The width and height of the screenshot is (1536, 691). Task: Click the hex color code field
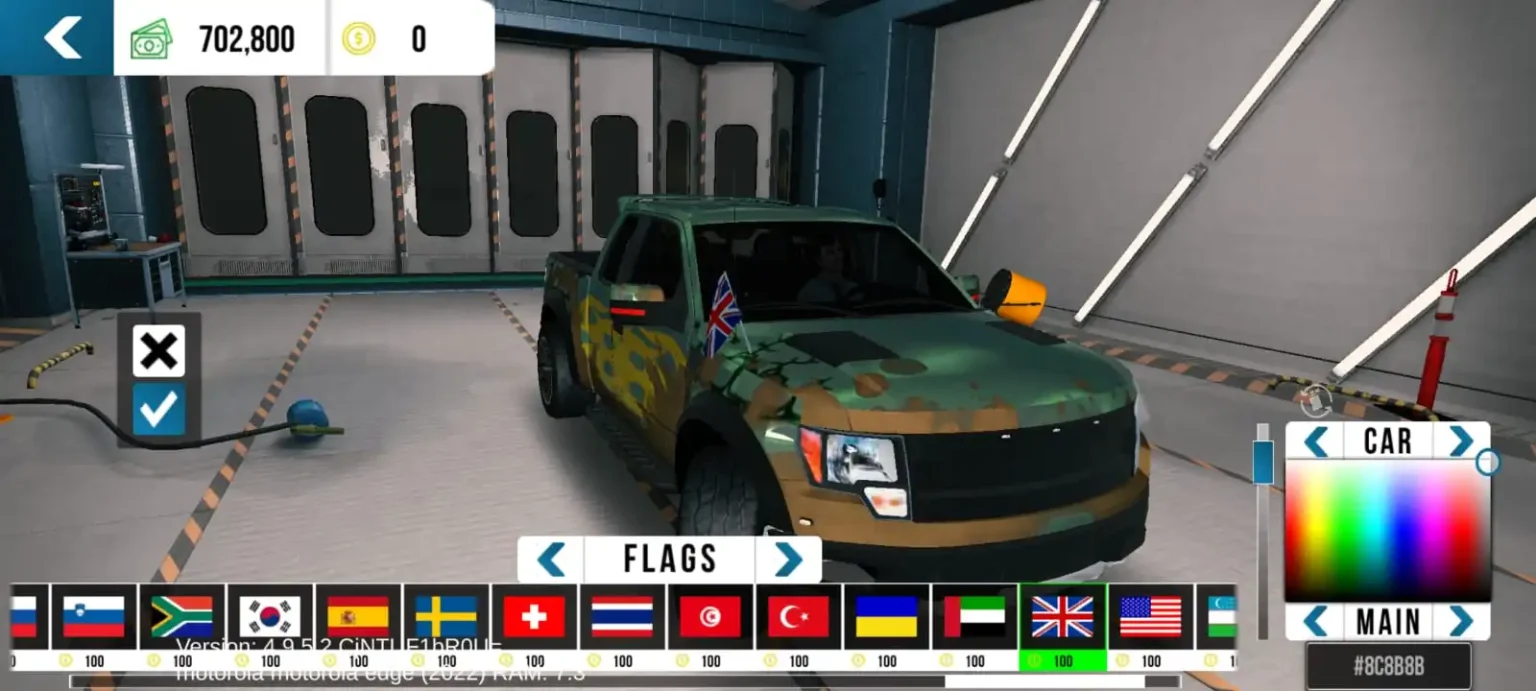1388,666
